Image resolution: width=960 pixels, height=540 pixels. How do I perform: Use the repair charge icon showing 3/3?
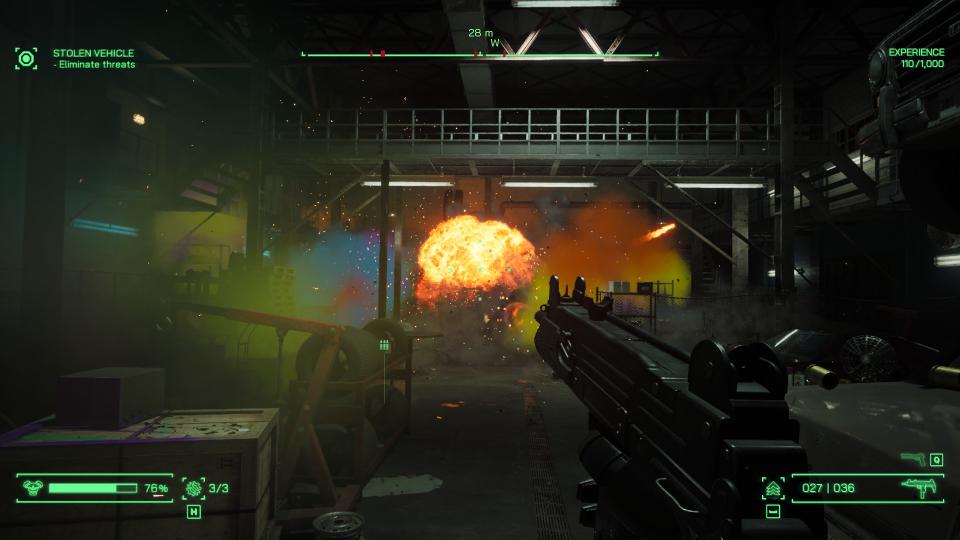click(x=193, y=488)
